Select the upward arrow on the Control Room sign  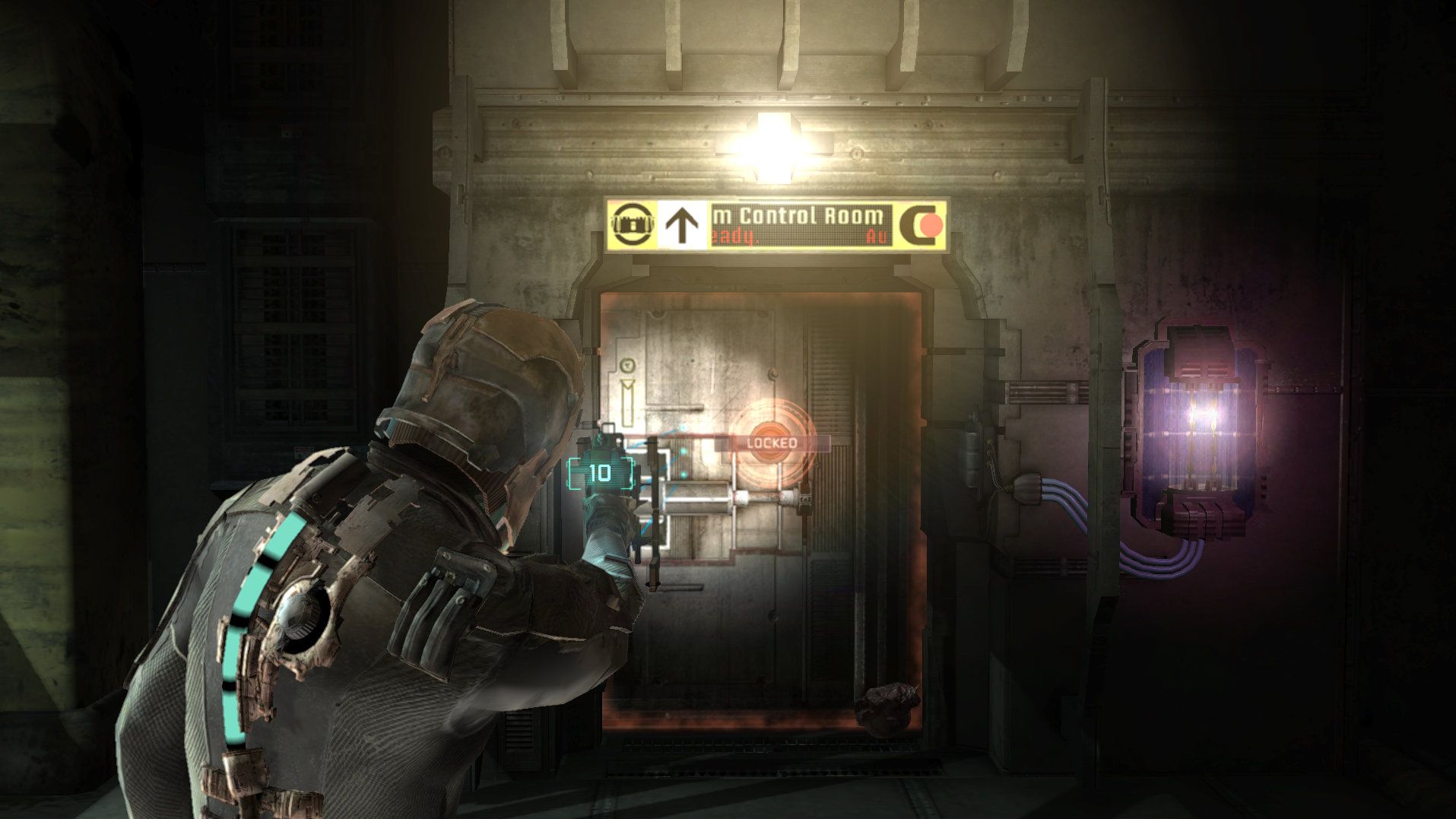click(681, 222)
